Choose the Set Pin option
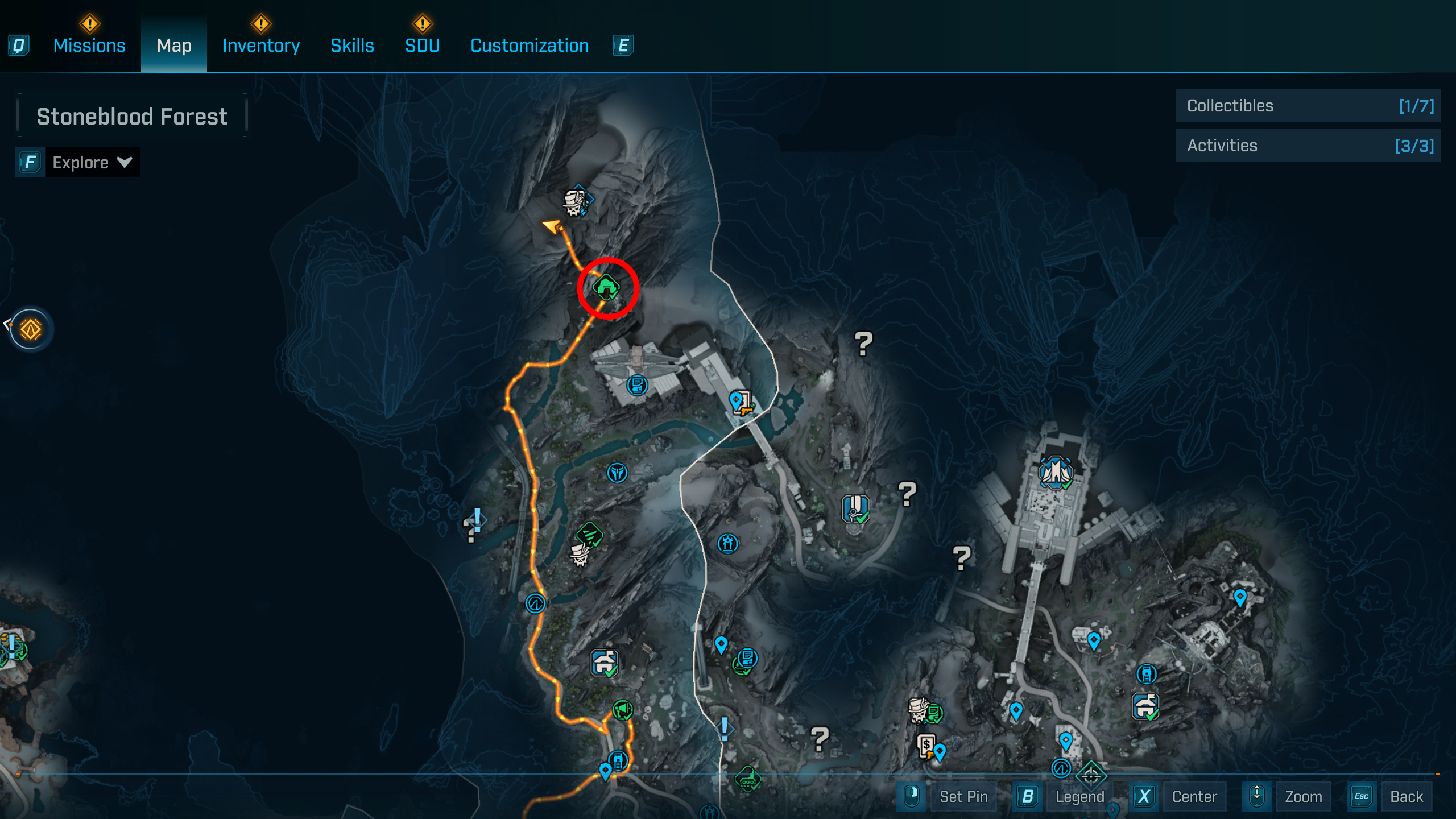Screen dimensions: 1456x819 (x=963, y=796)
